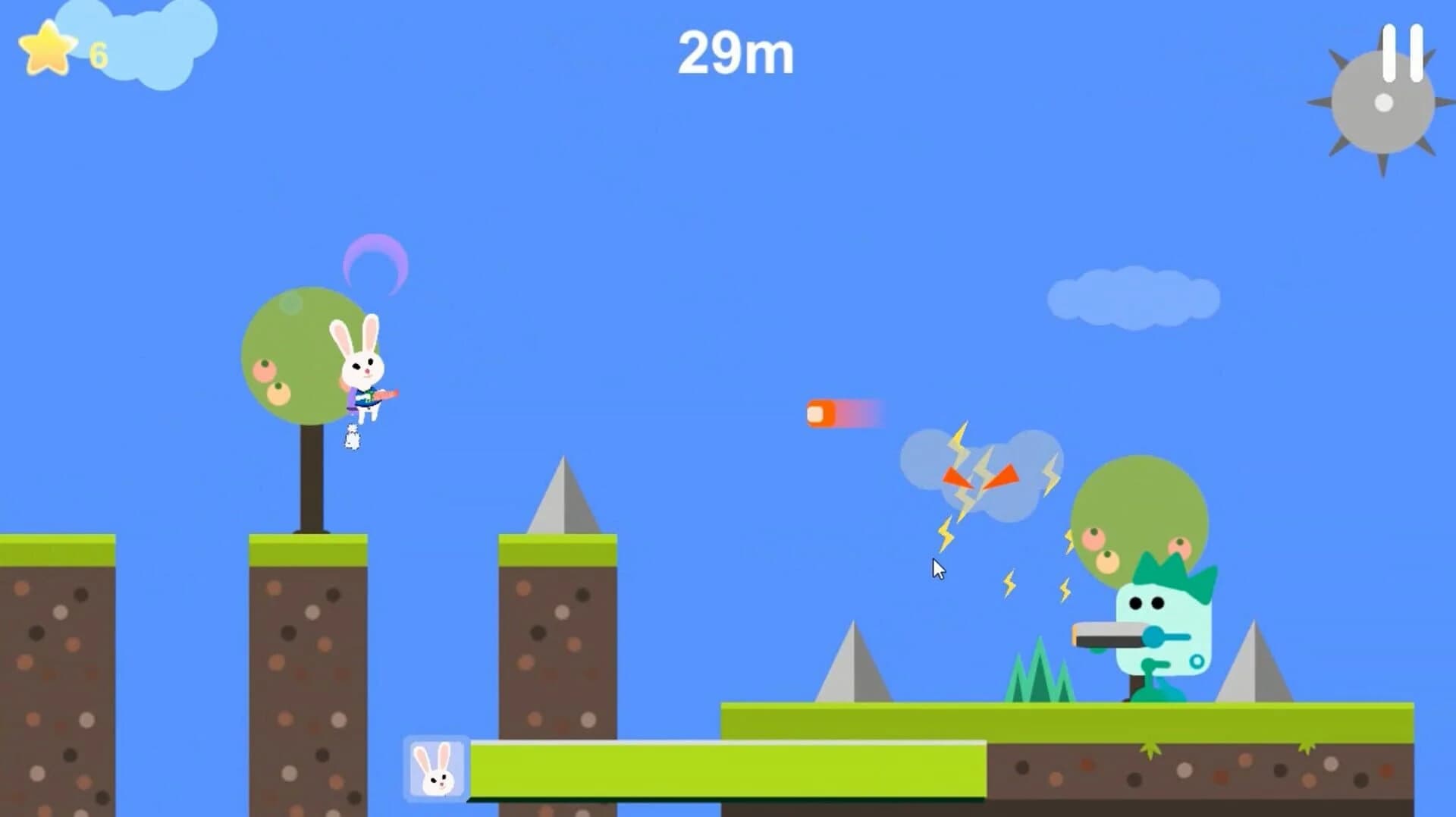Click the star count number 6
This screenshot has width=1456, height=817.
[97, 53]
